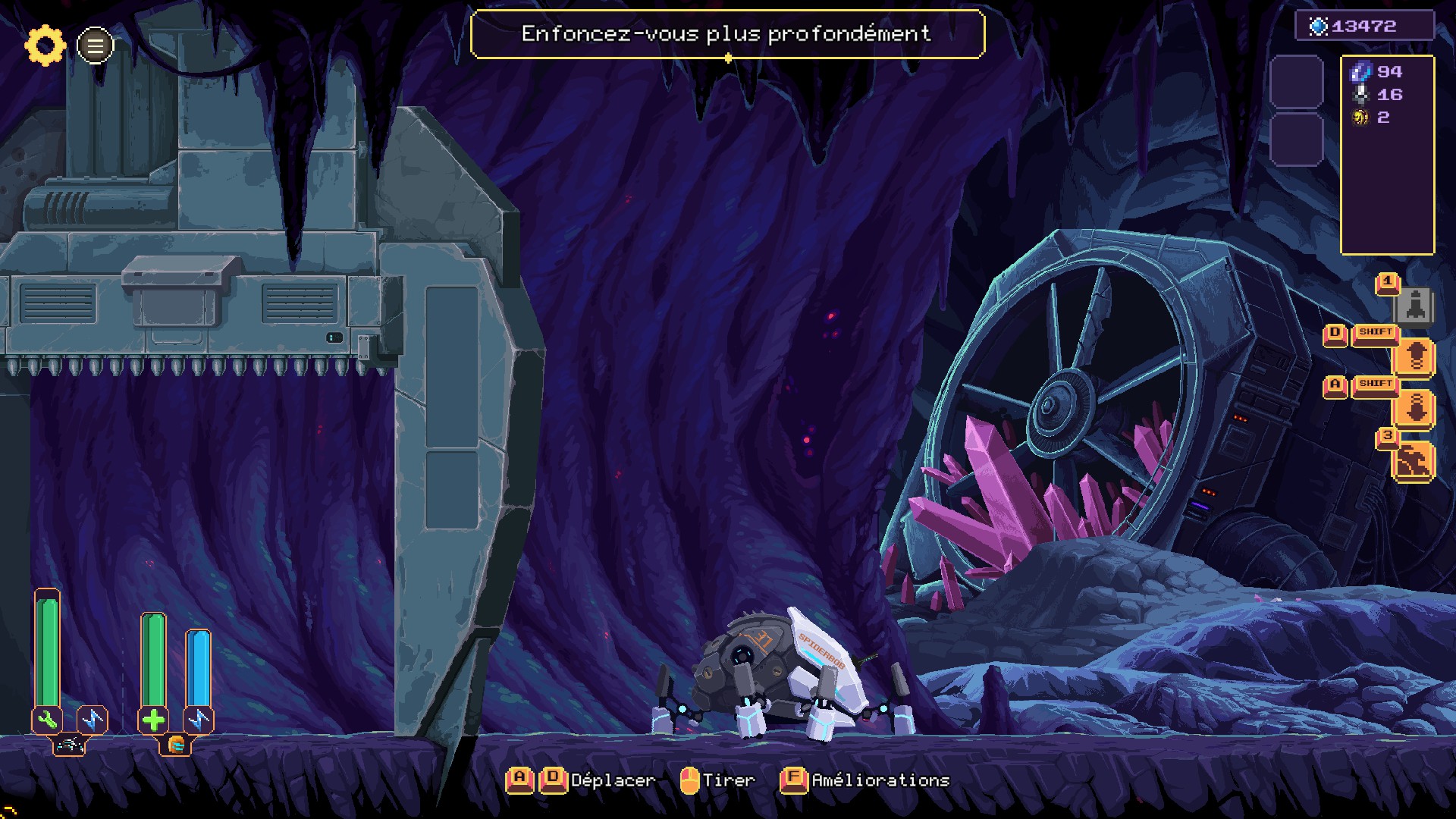Click the green wrench repair icon
The image size is (1456, 819).
pyautogui.click(x=47, y=720)
